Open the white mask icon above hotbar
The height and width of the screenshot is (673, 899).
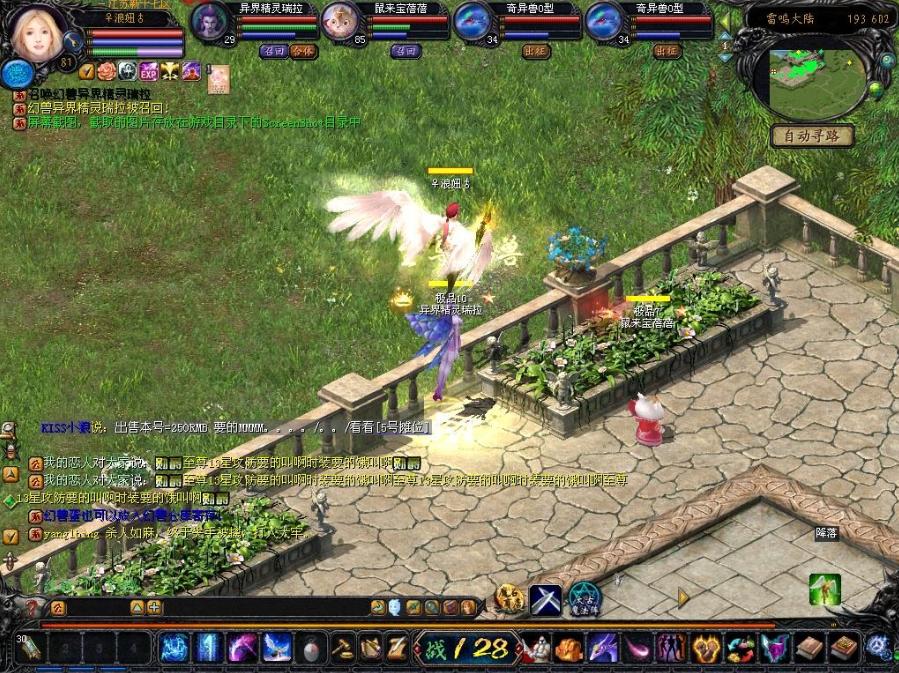[x=394, y=607]
